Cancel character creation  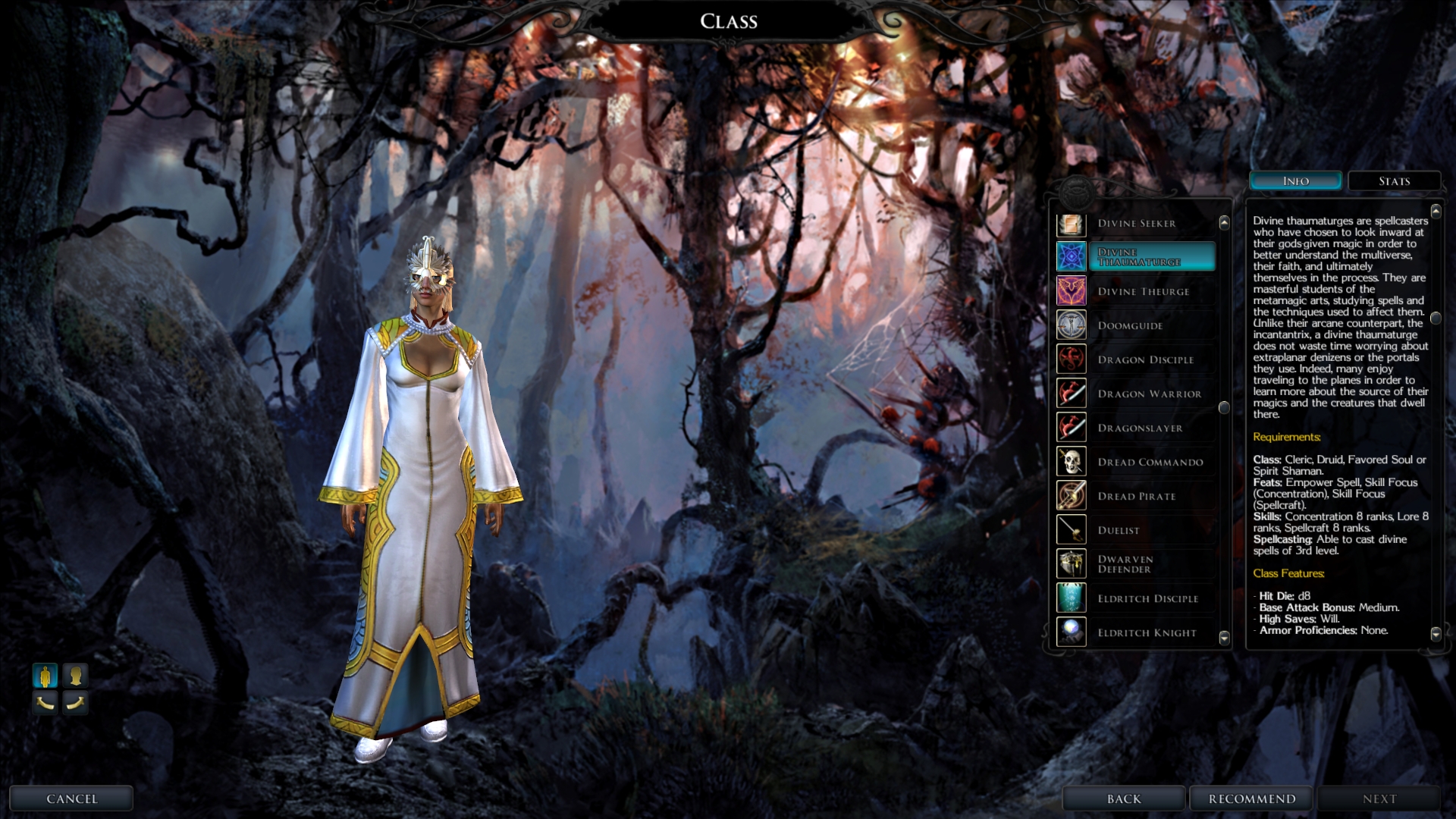71,799
